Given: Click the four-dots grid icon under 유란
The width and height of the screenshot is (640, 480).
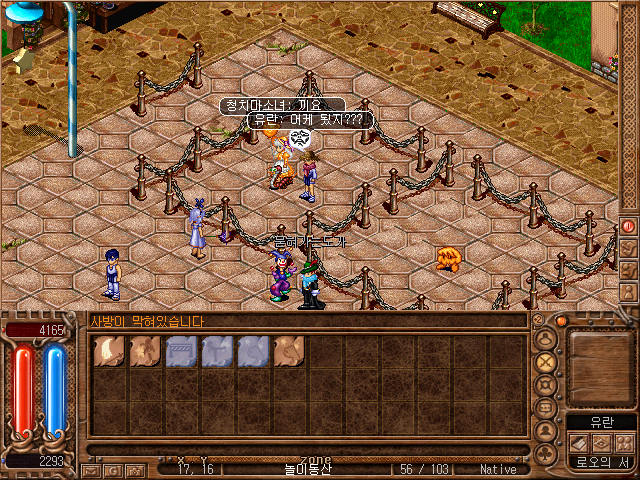Looking at the screenshot, I should [623, 442].
